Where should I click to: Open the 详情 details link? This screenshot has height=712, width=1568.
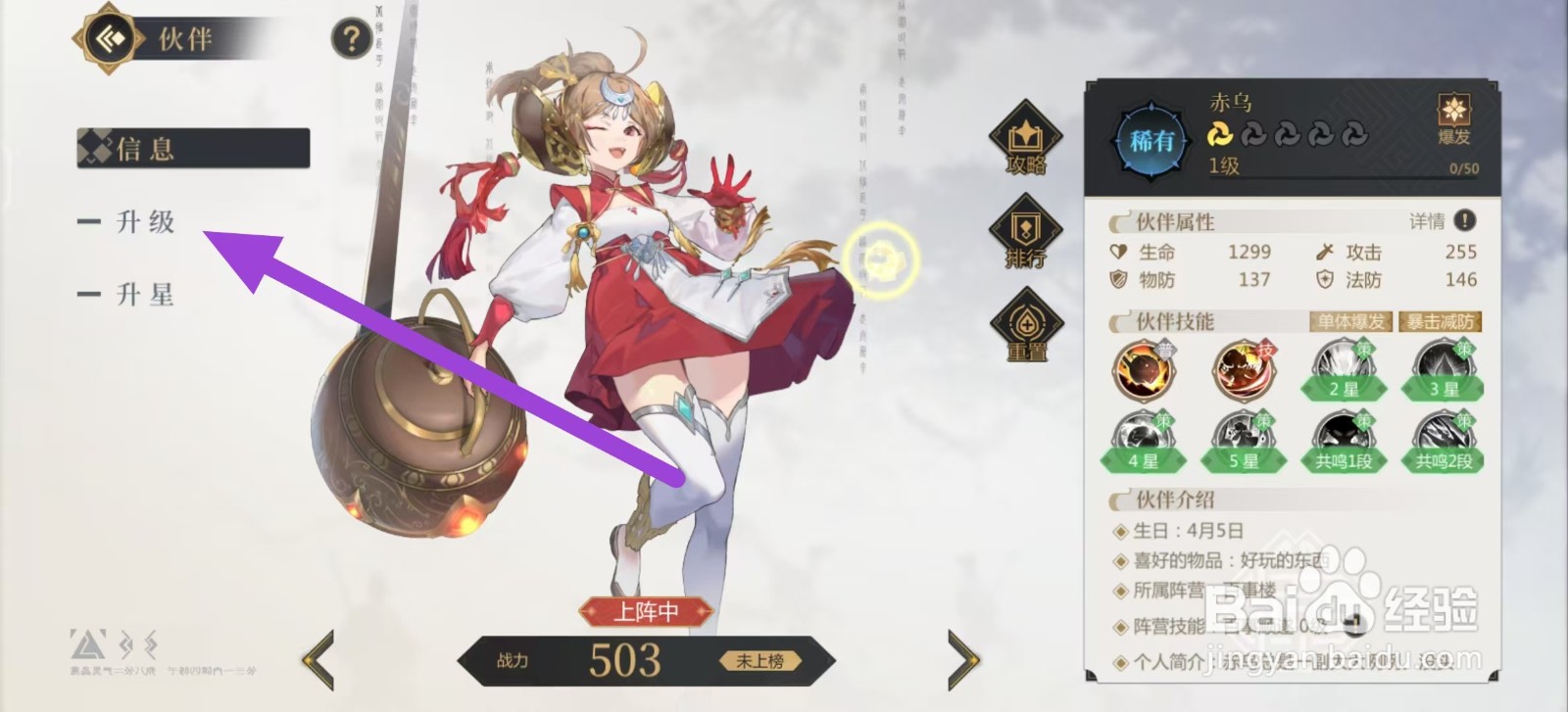pos(1429,221)
